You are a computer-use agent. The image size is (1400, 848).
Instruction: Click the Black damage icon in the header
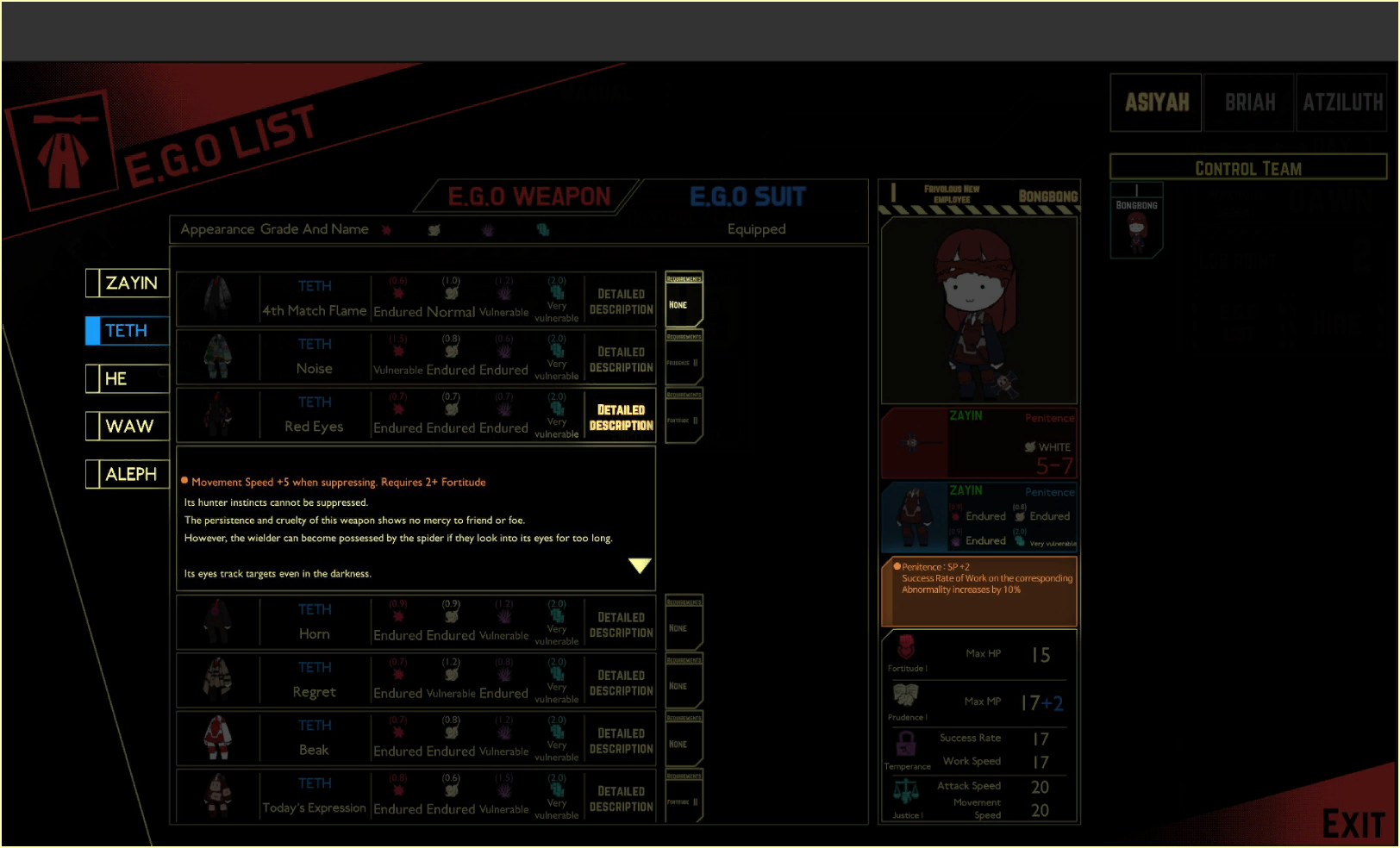click(x=488, y=229)
